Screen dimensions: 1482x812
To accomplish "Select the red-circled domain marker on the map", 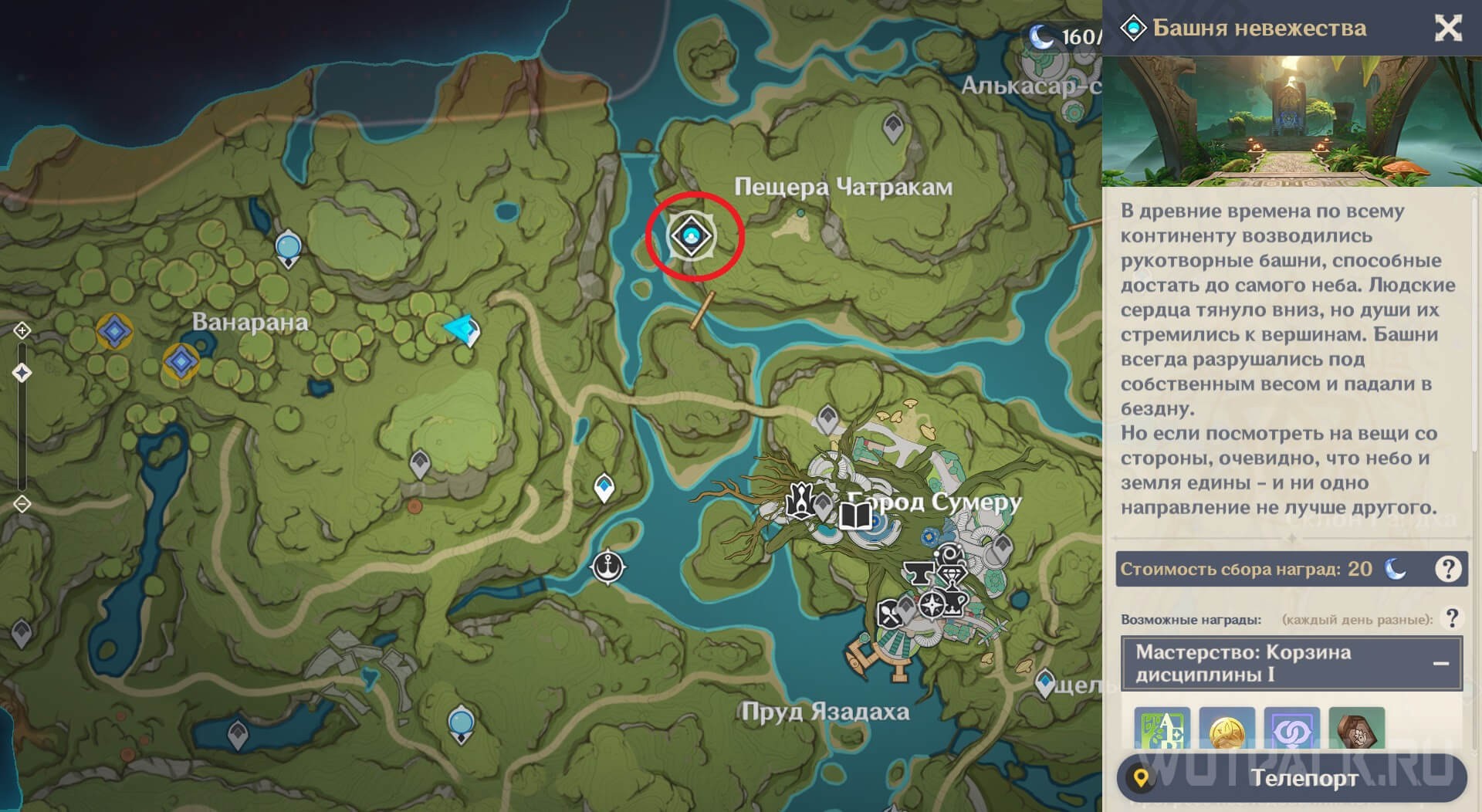I will coord(692,235).
